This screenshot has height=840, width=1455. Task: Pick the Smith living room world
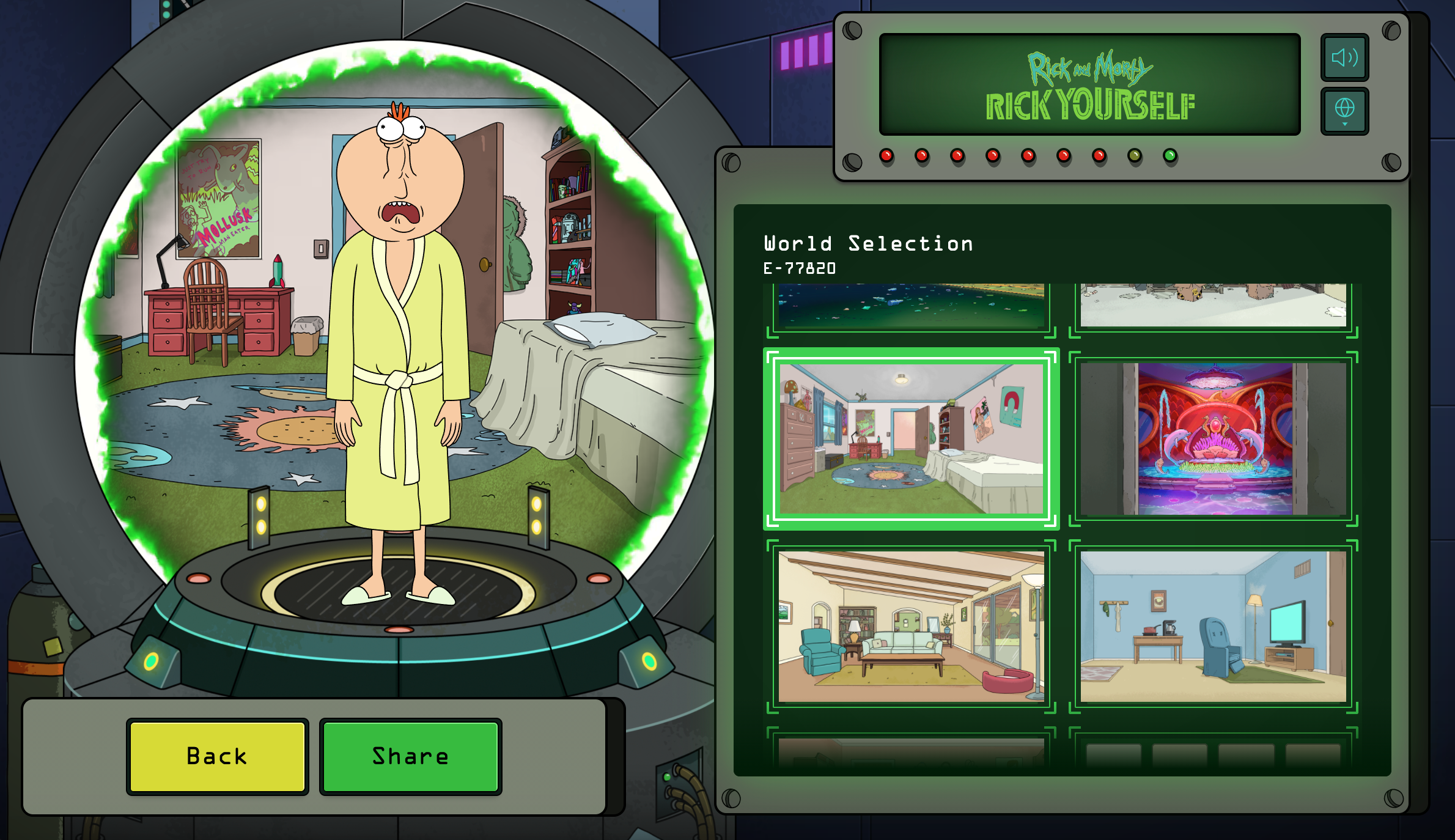(x=911, y=627)
